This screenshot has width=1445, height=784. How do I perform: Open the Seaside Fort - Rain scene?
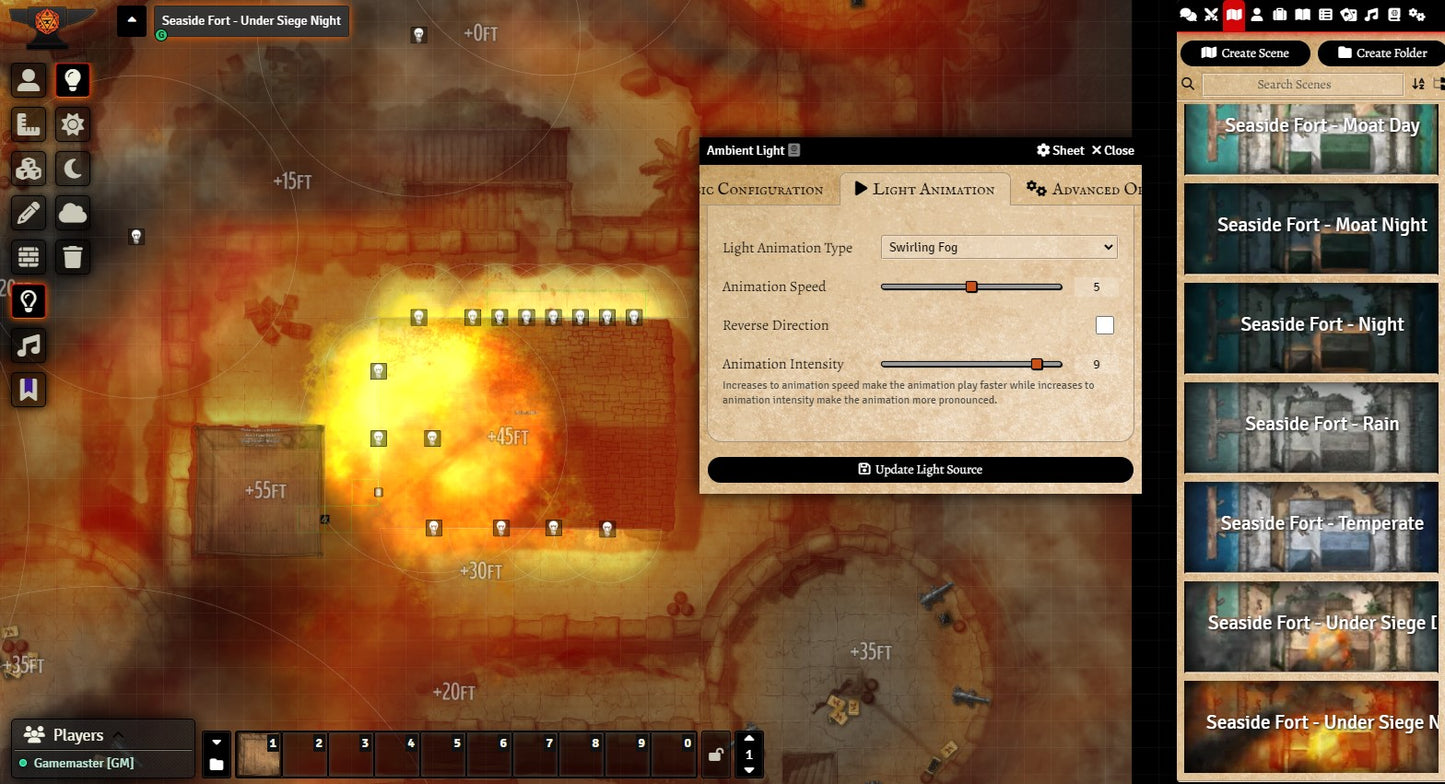1311,427
